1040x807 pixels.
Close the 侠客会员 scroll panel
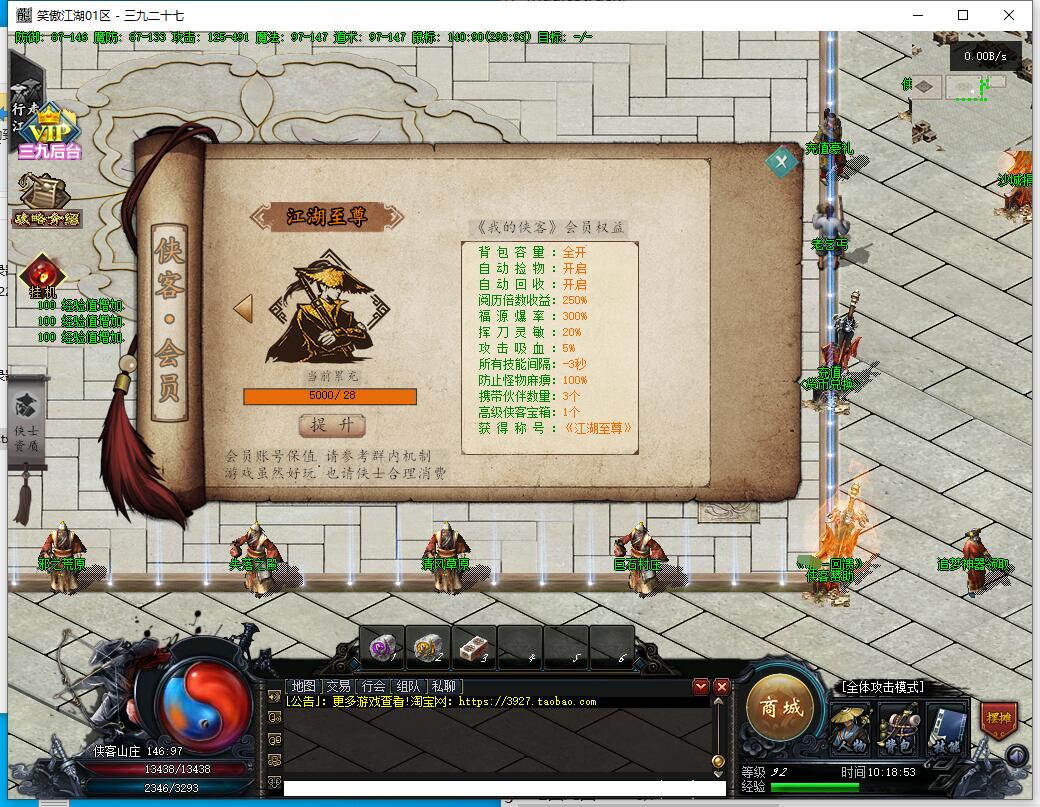[x=781, y=161]
